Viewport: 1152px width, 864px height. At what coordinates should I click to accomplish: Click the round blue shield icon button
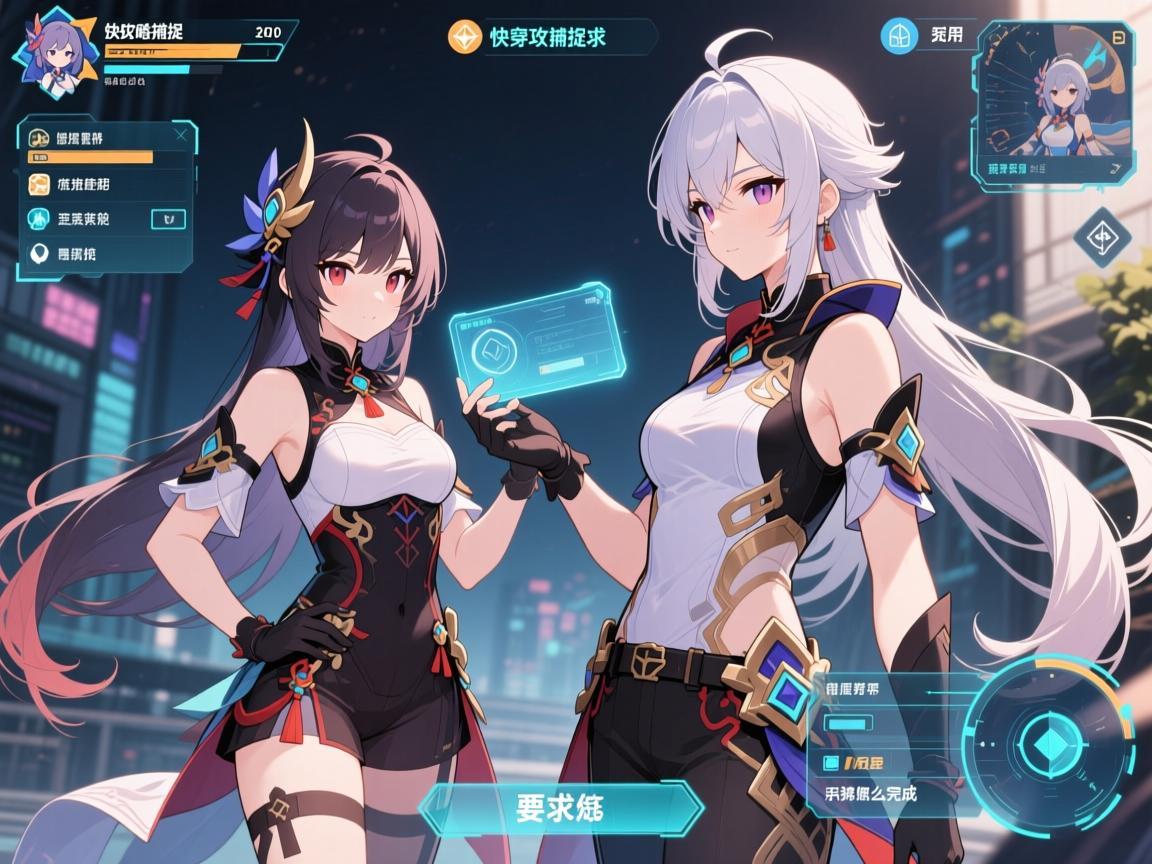pos(899,36)
